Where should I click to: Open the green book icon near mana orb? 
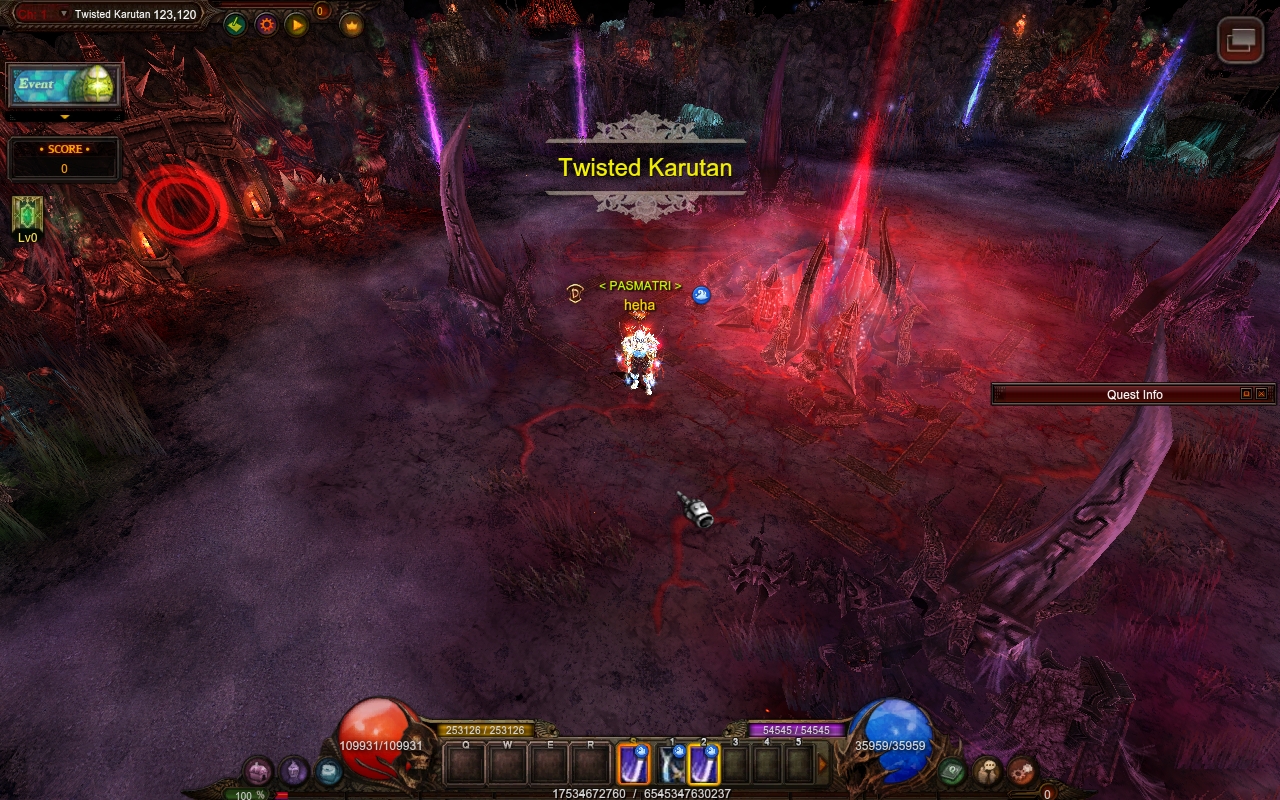[x=951, y=771]
